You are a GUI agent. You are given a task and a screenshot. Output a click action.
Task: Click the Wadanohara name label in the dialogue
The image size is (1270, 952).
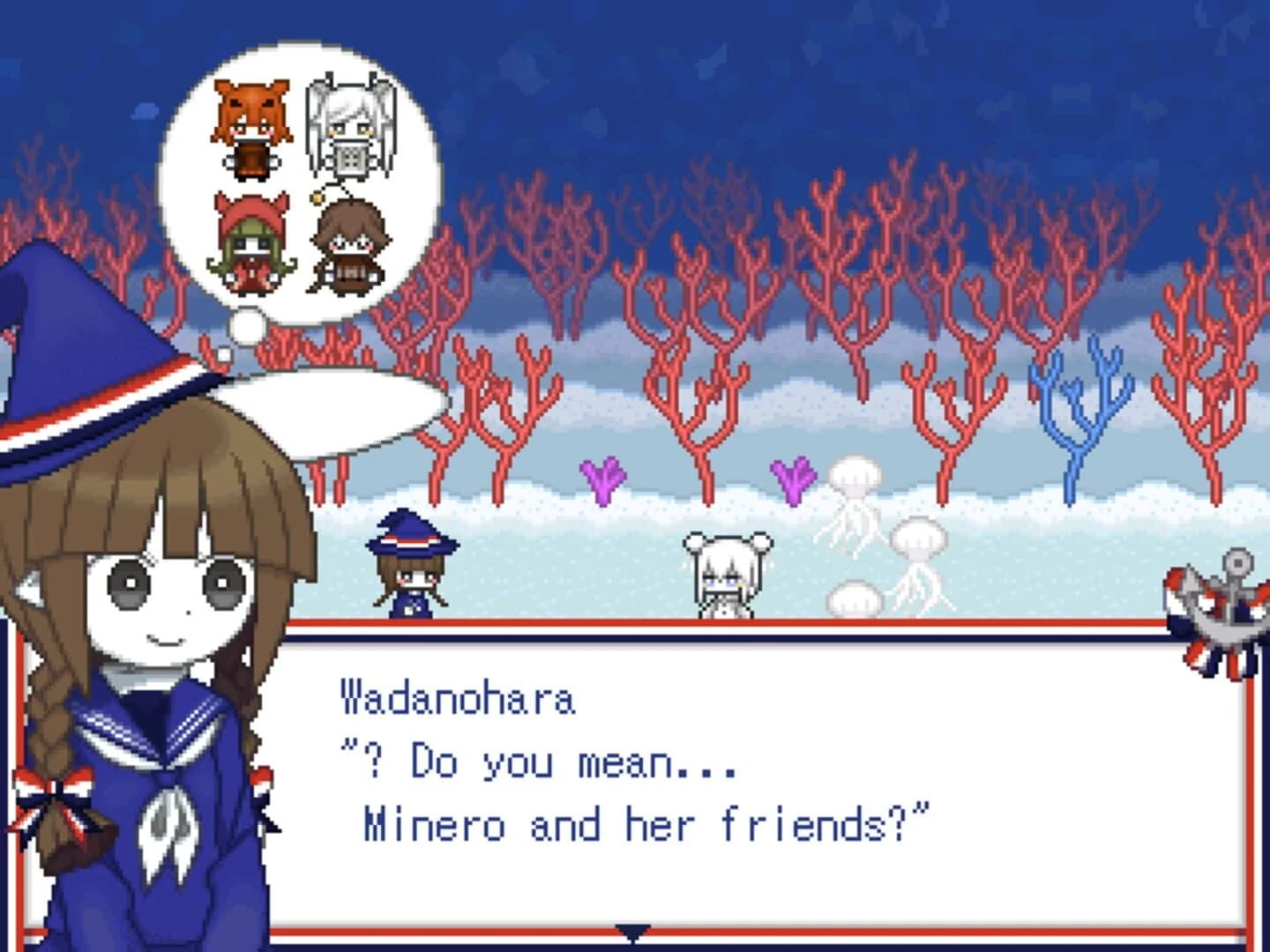pos(459,698)
